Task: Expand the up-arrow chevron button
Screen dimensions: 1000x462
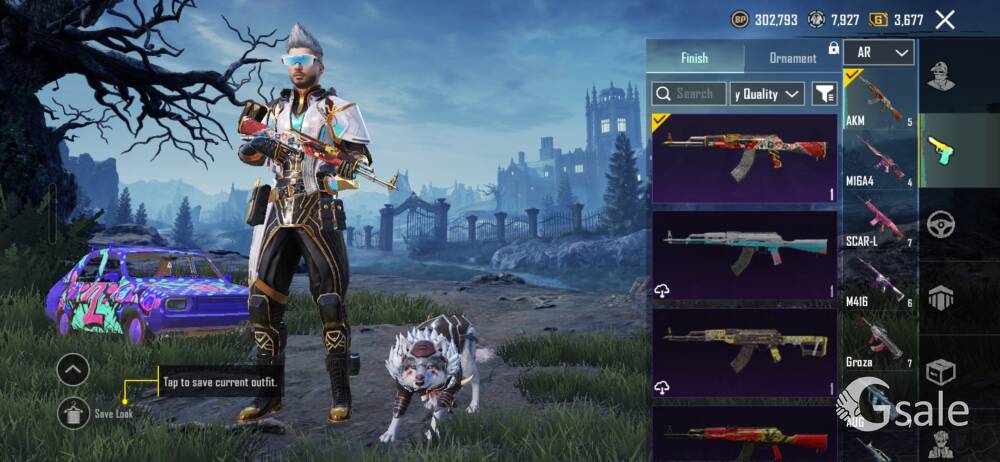Action: coord(73,370)
